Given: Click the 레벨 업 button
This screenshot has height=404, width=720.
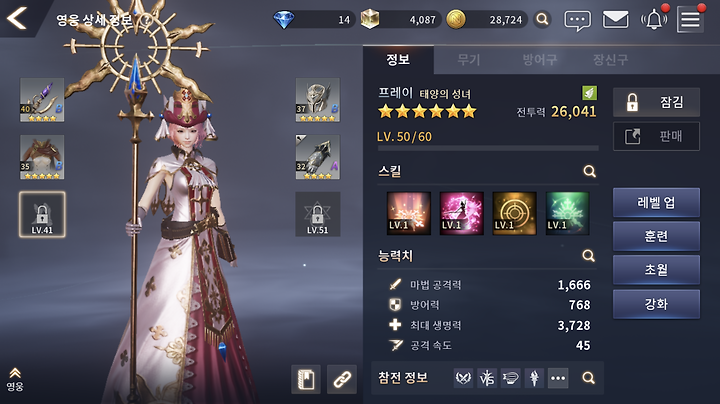Looking at the screenshot, I should point(656,202).
